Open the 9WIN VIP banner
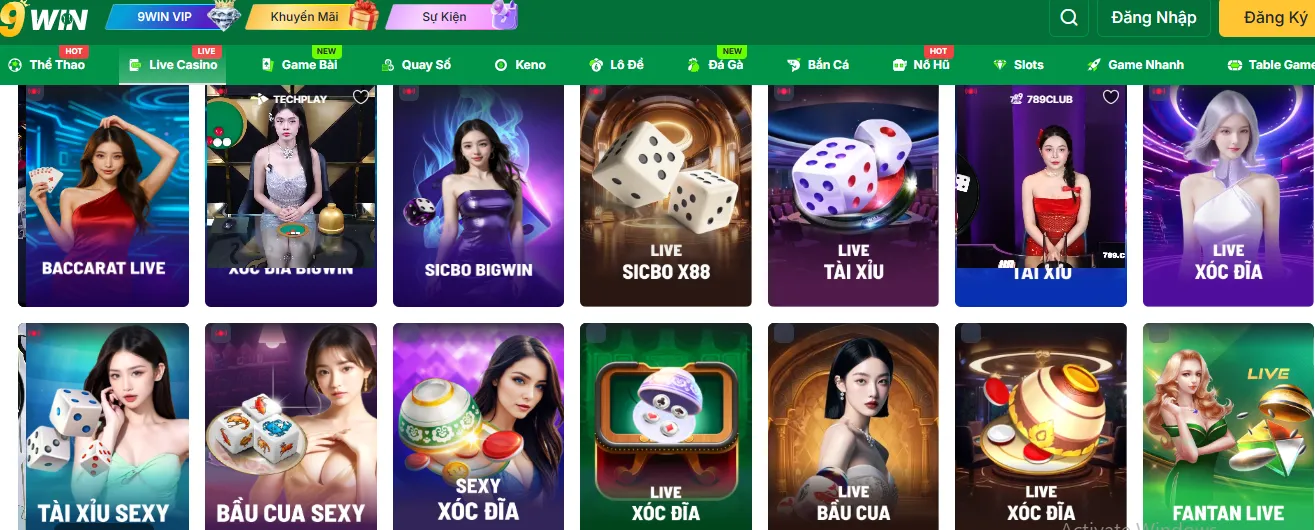 (x=172, y=17)
